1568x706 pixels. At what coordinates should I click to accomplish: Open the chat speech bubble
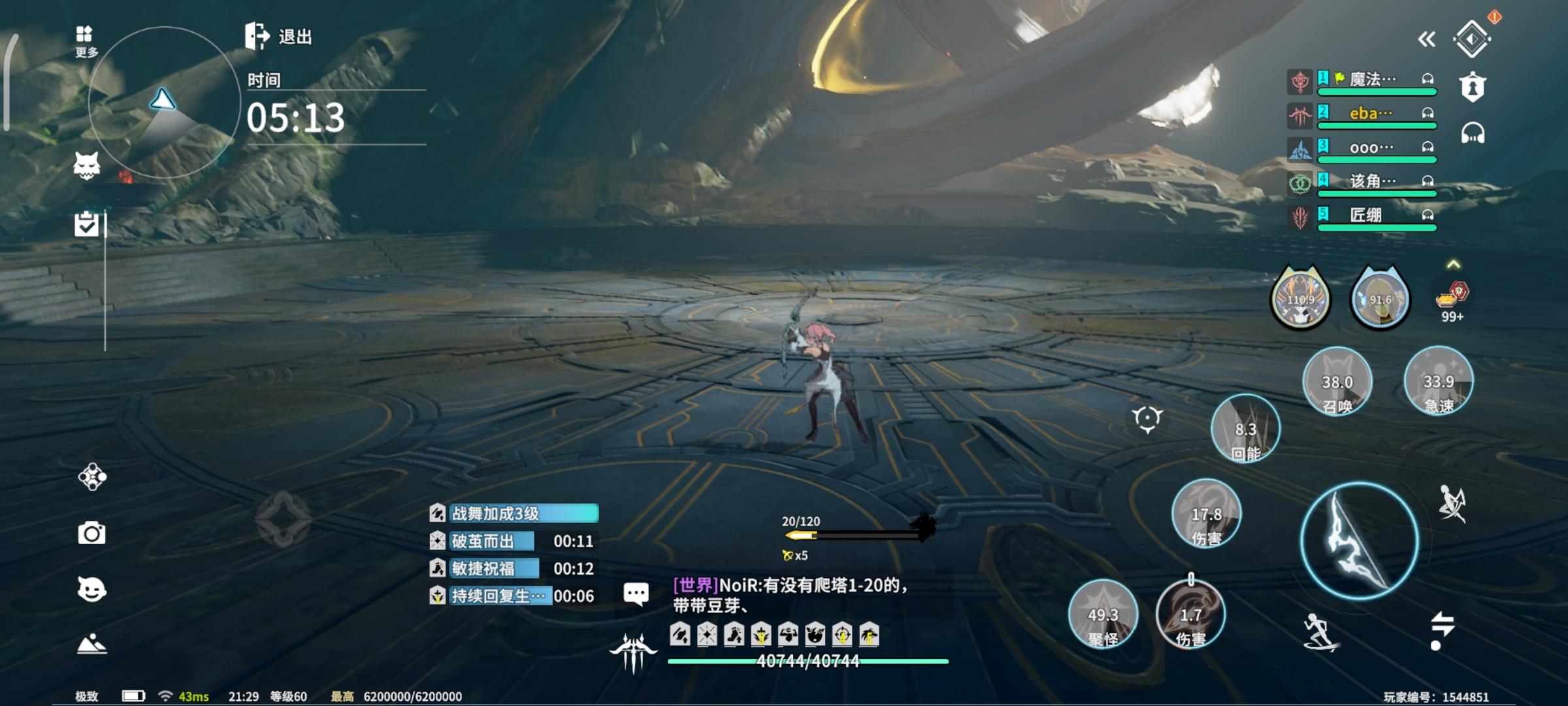pyautogui.click(x=636, y=594)
